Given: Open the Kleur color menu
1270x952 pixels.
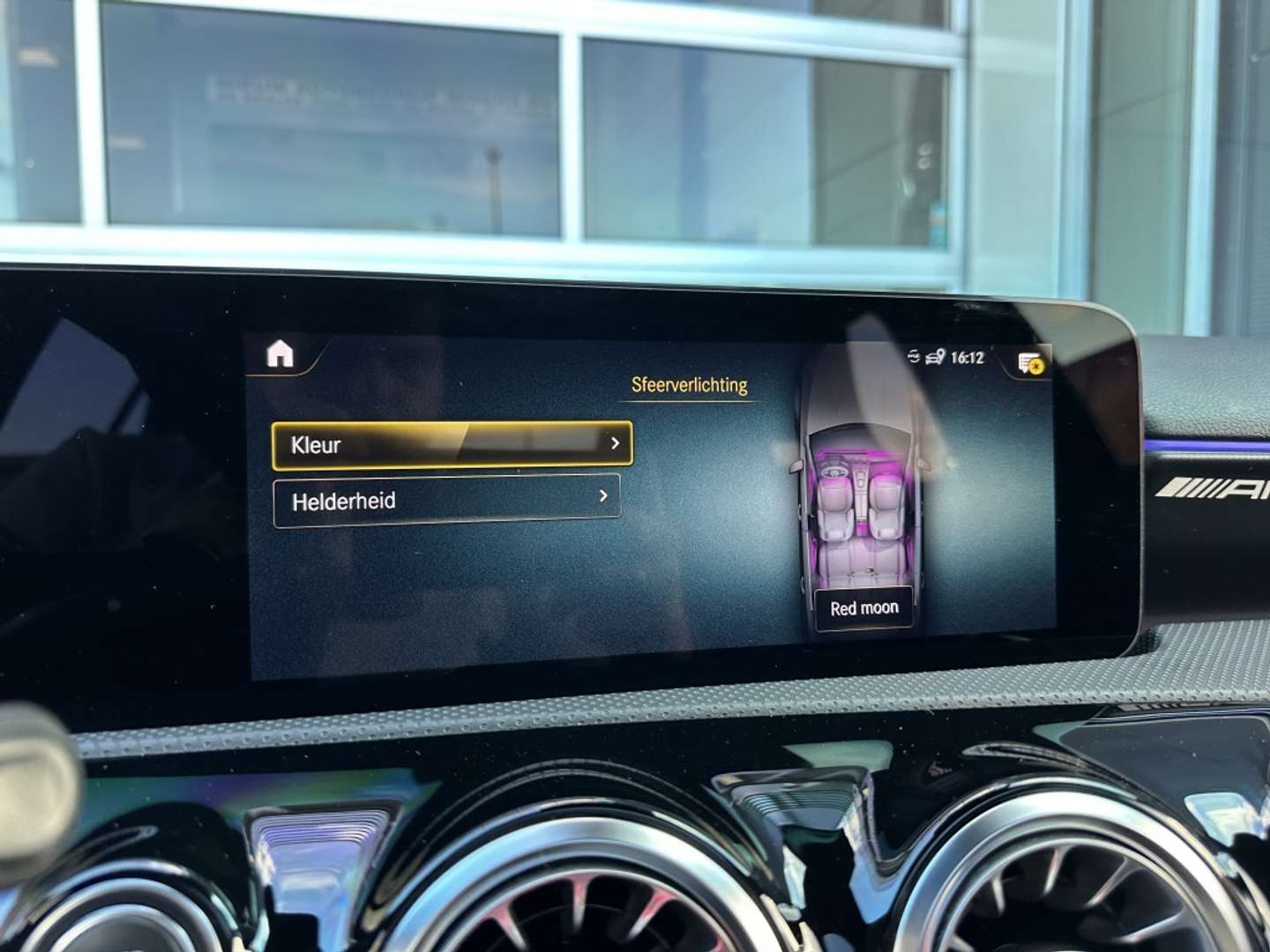Looking at the screenshot, I should pyautogui.click(x=452, y=444).
